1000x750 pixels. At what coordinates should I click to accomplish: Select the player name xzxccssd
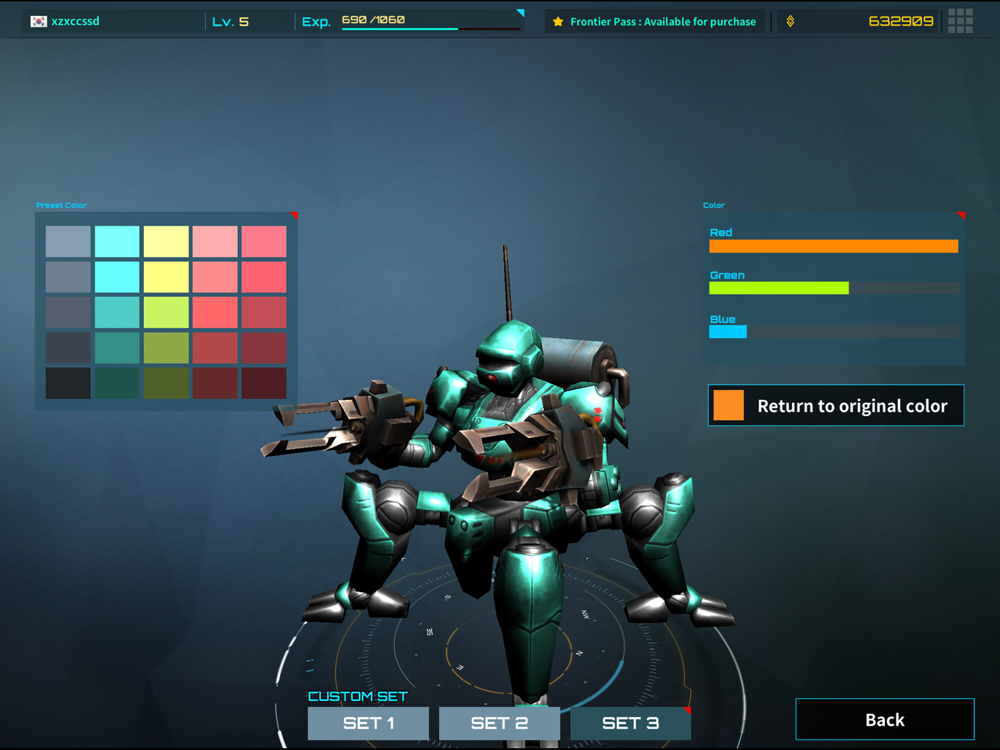point(75,21)
